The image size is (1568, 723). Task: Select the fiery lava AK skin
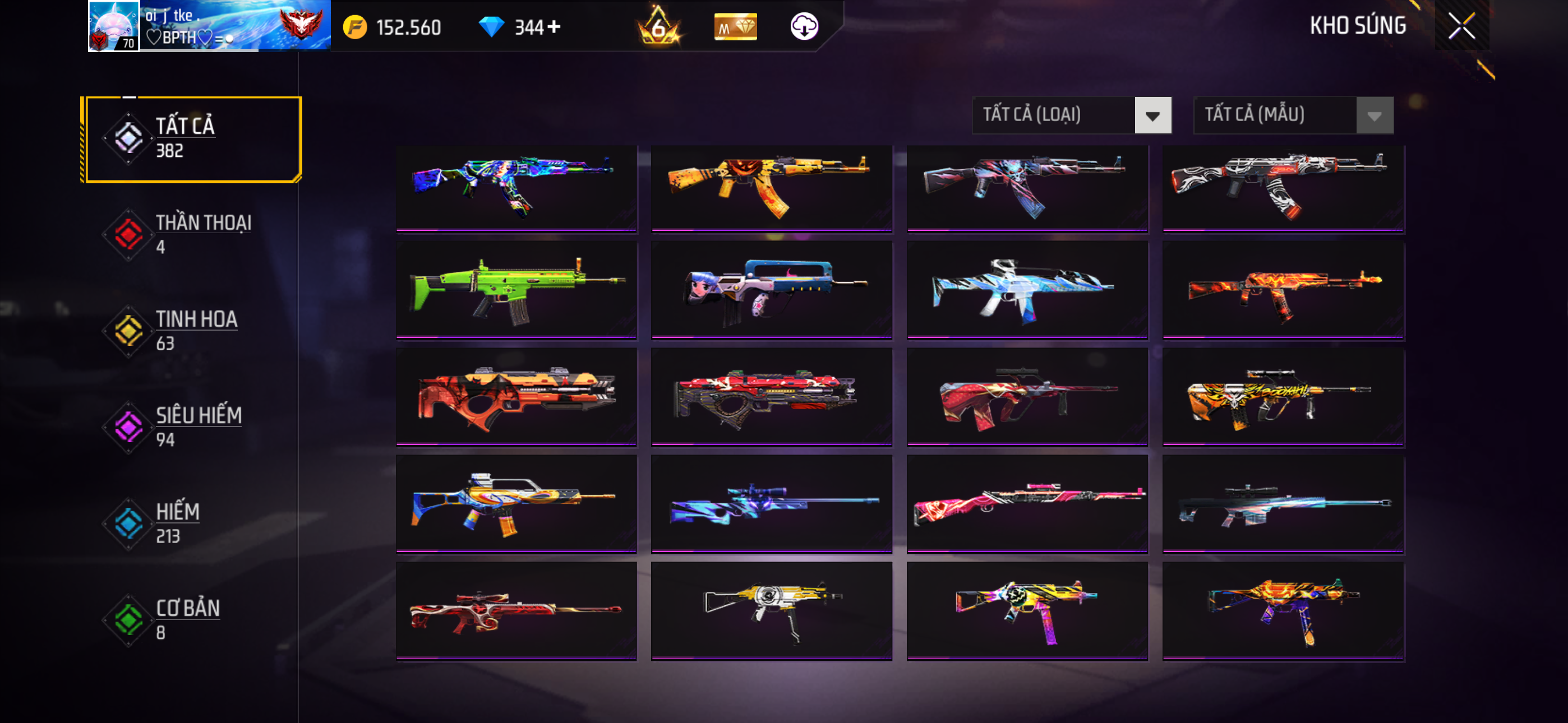coord(1283,290)
